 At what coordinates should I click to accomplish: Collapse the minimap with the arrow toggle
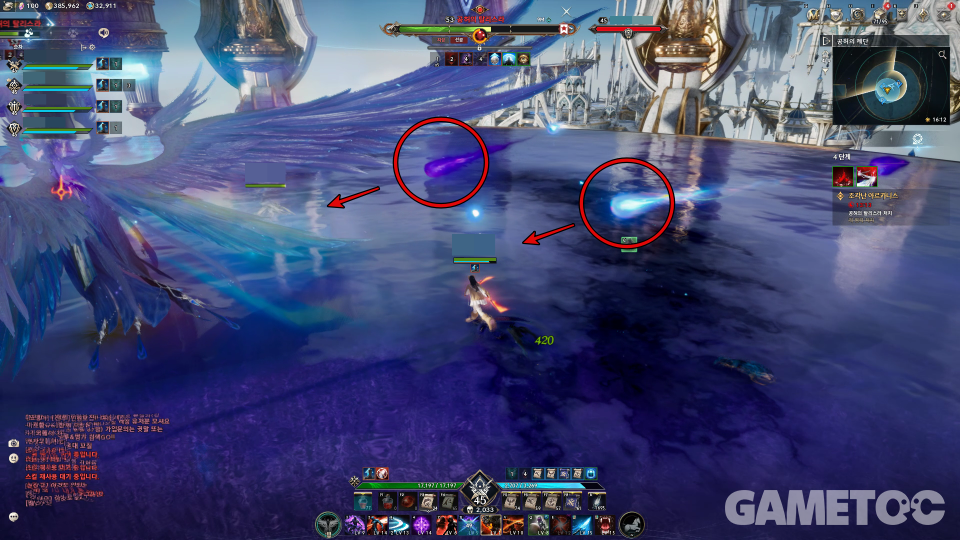click(x=827, y=41)
